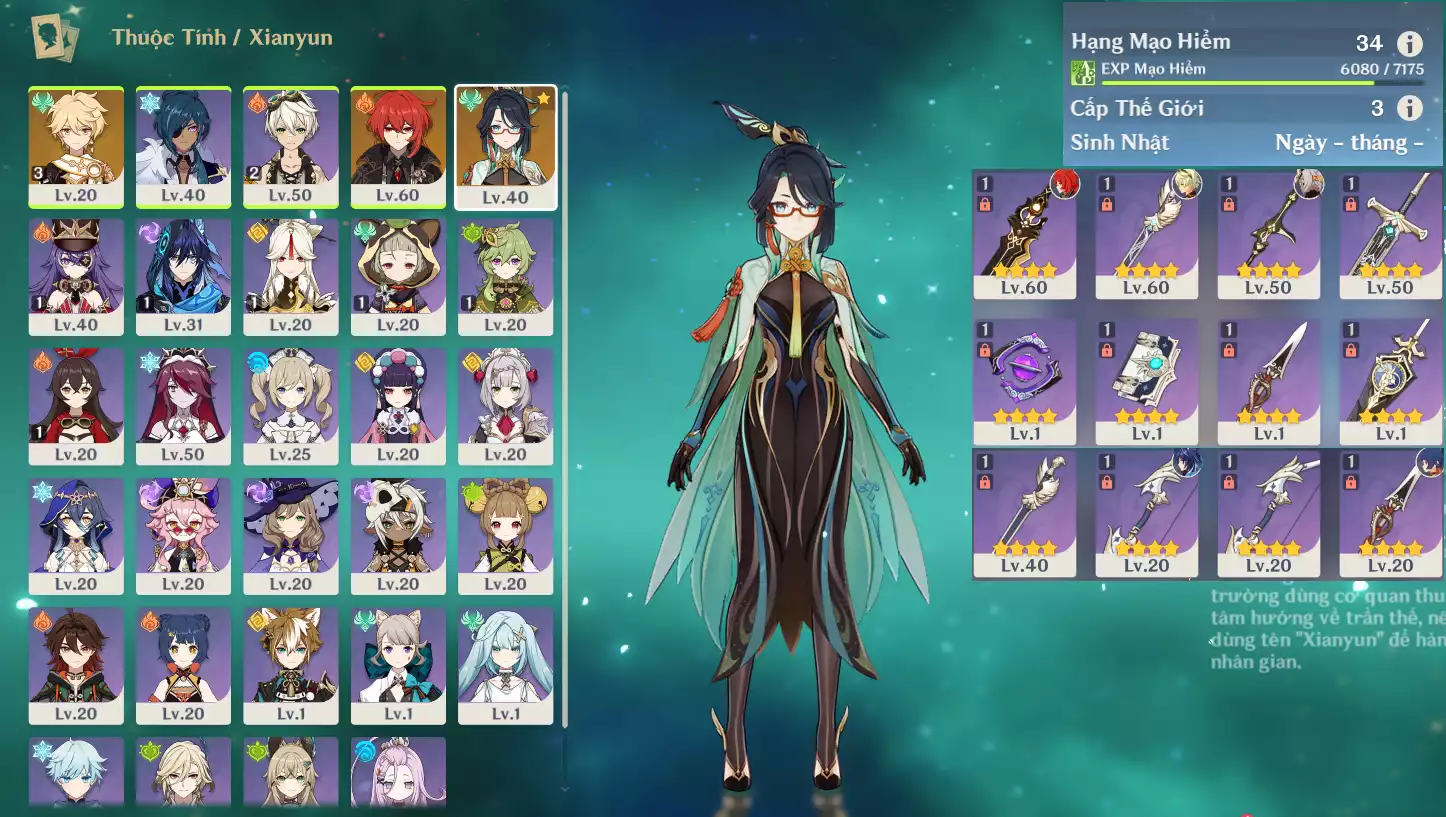Screen dimensions: 1446x817
Task: Pick Bennett's Lv.50 portrait
Action: pos(291,147)
